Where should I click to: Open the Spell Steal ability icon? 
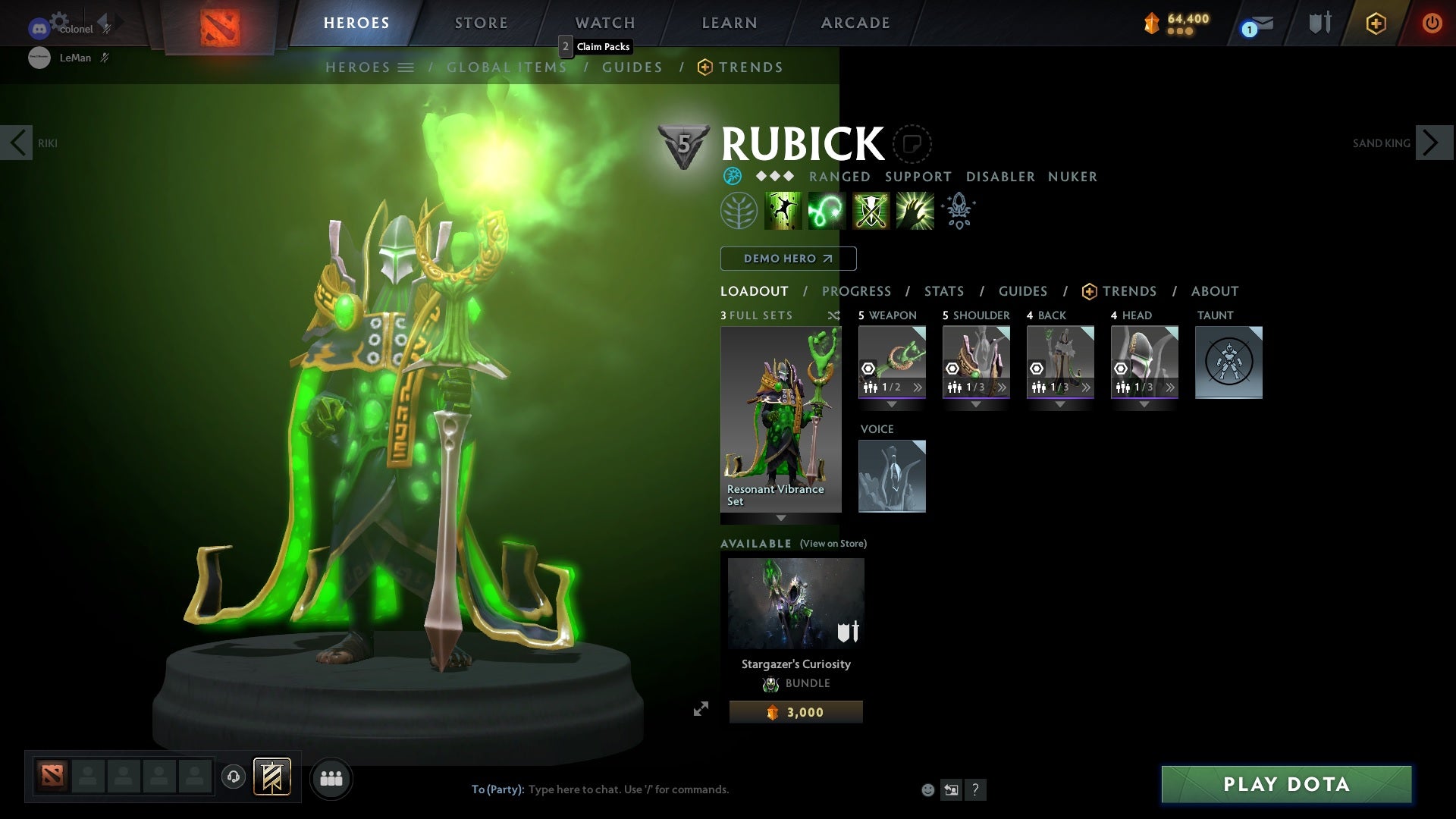915,210
